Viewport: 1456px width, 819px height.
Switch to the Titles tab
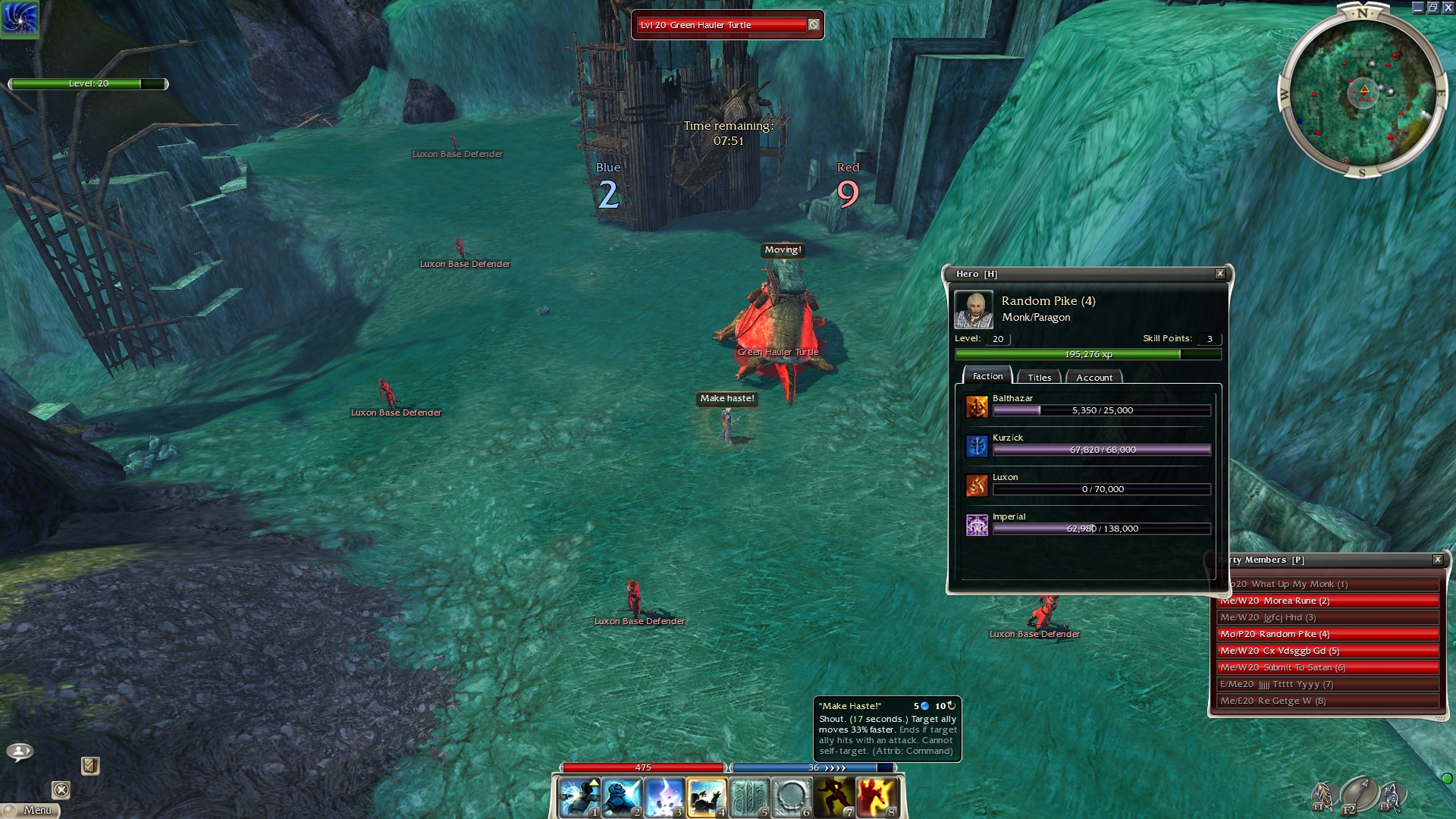pyautogui.click(x=1039, y=377)
